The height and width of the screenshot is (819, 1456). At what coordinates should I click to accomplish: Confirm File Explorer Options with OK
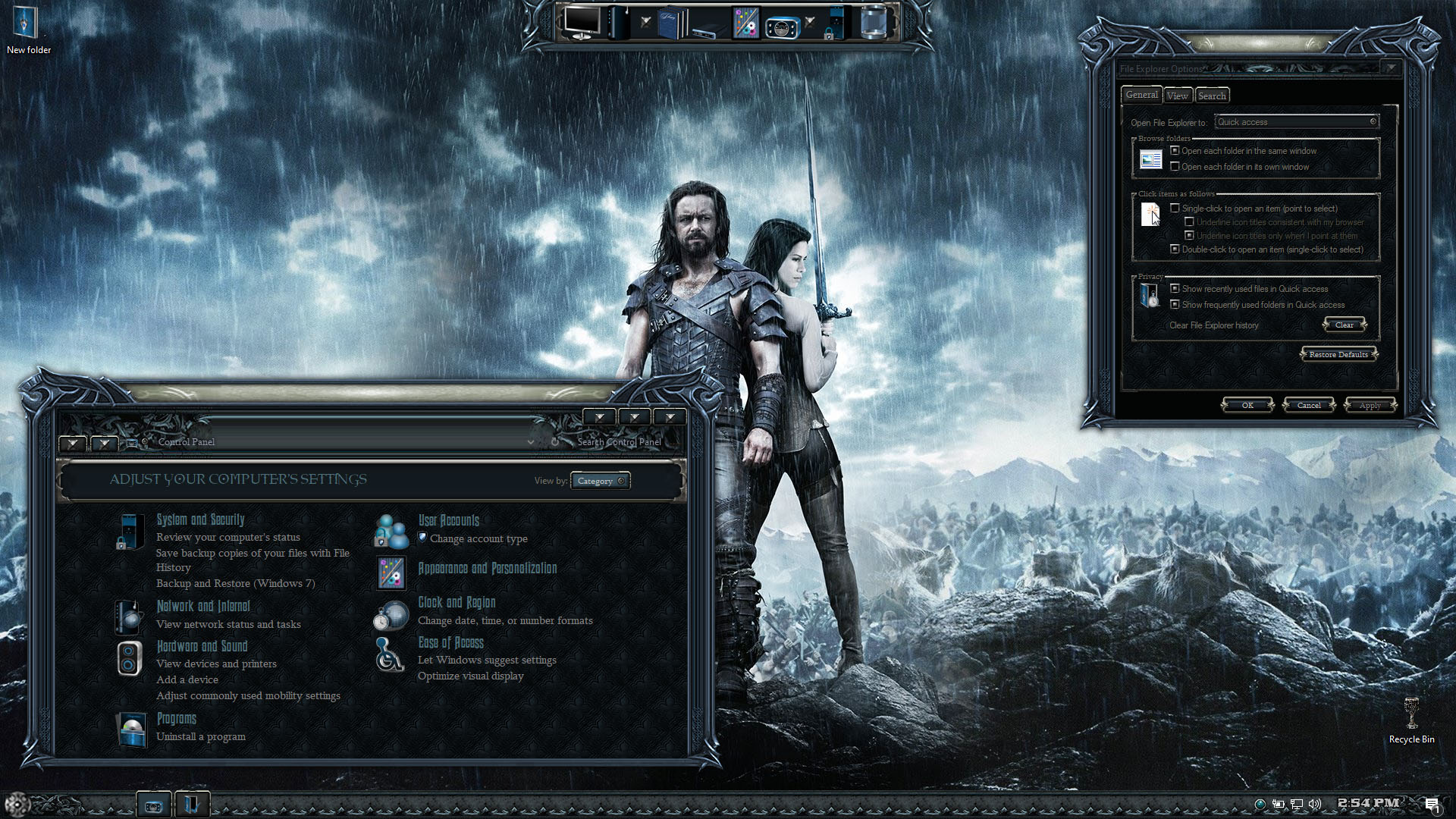click(1247, 405)
